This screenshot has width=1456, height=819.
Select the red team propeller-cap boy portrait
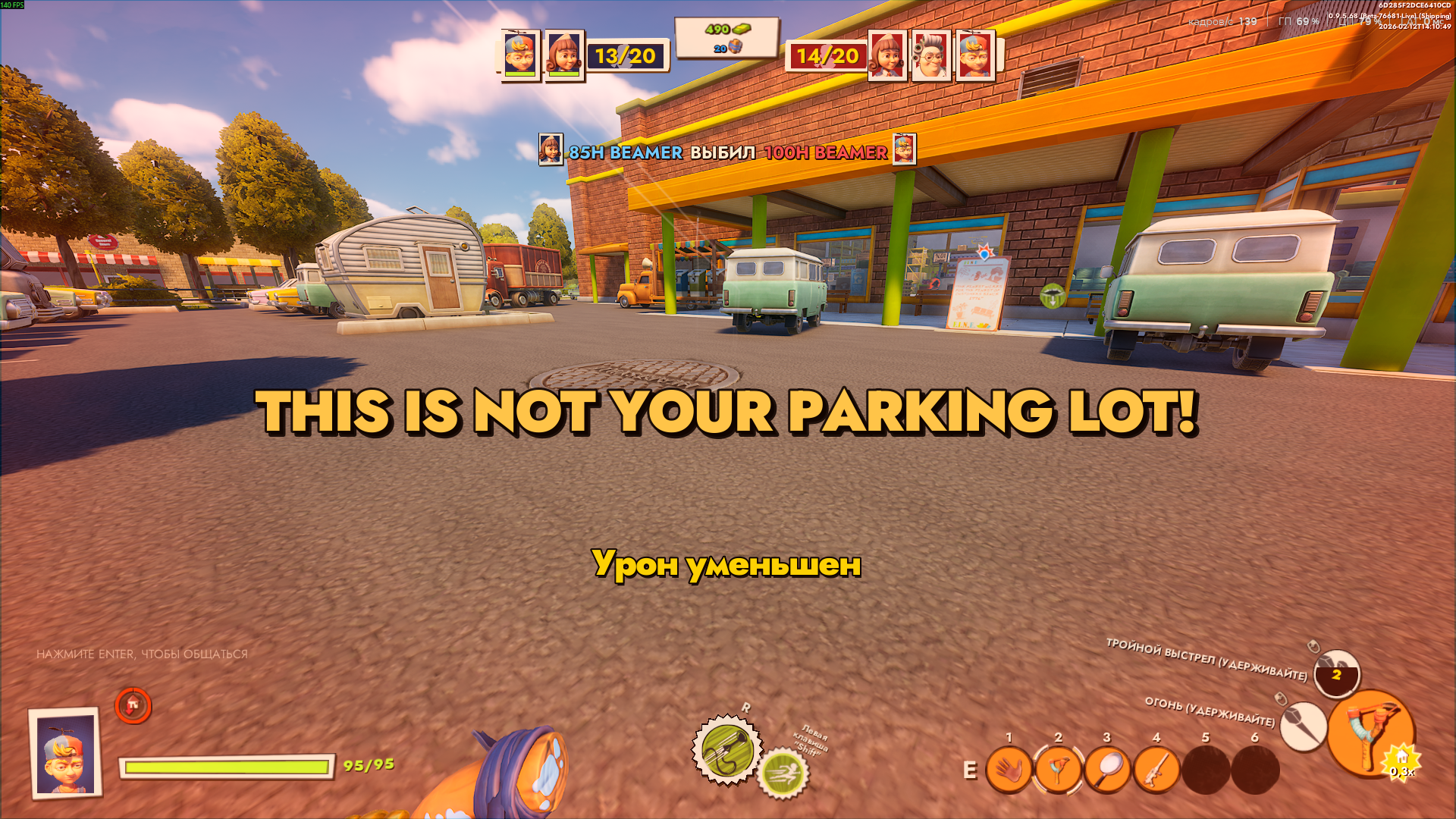(x=975, y=55)
